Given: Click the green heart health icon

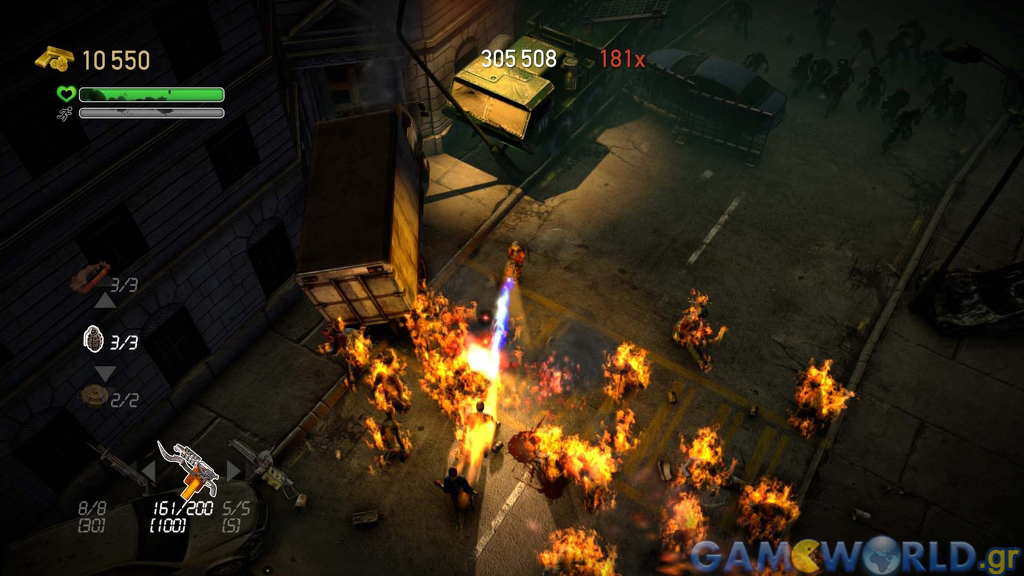Looking at the screenshot, I should coord(66,94).
